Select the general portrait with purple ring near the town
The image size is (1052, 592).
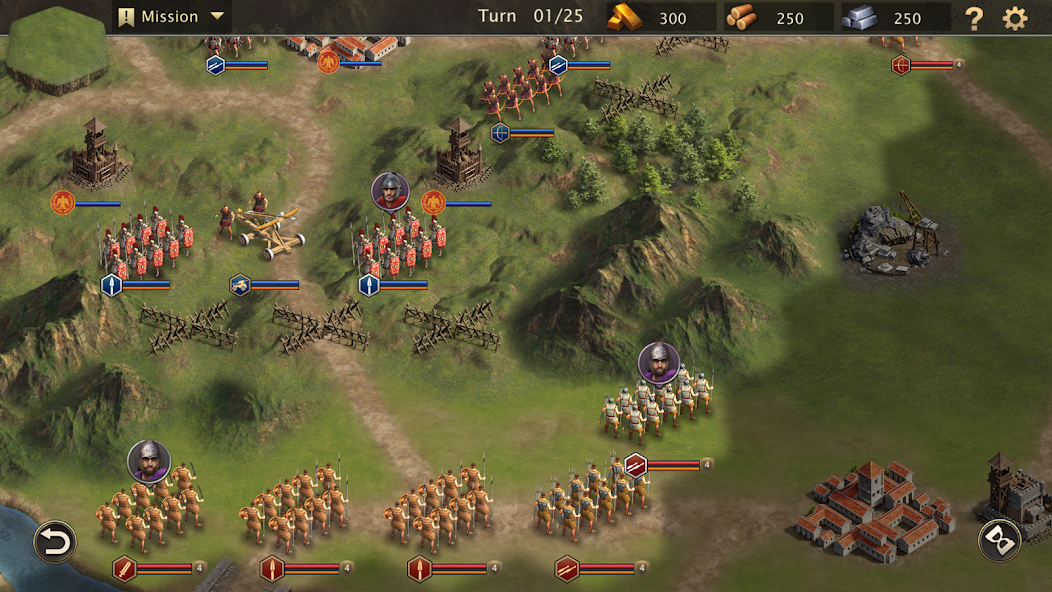pos(659,363)
